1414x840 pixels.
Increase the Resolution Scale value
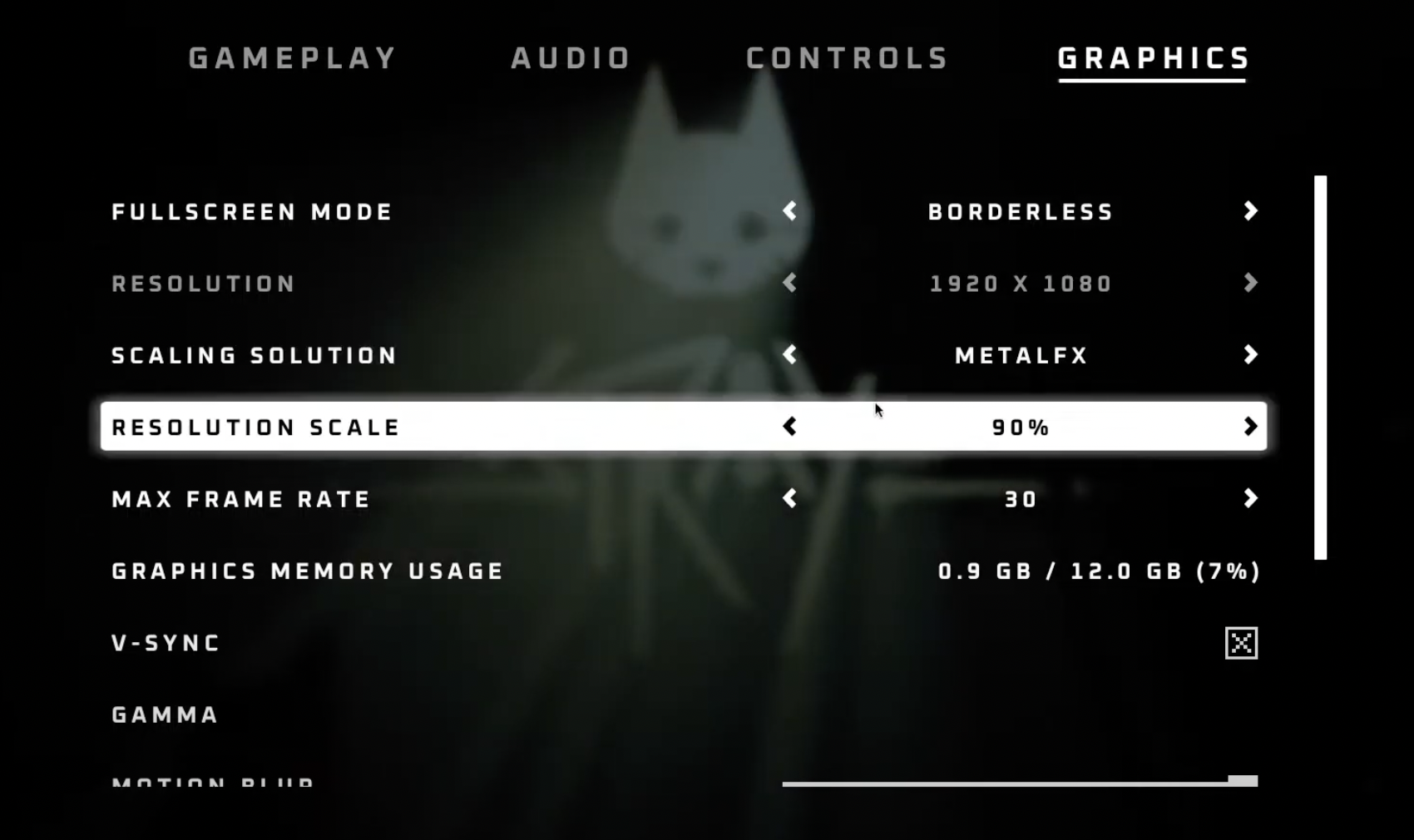coord(1250,427)
